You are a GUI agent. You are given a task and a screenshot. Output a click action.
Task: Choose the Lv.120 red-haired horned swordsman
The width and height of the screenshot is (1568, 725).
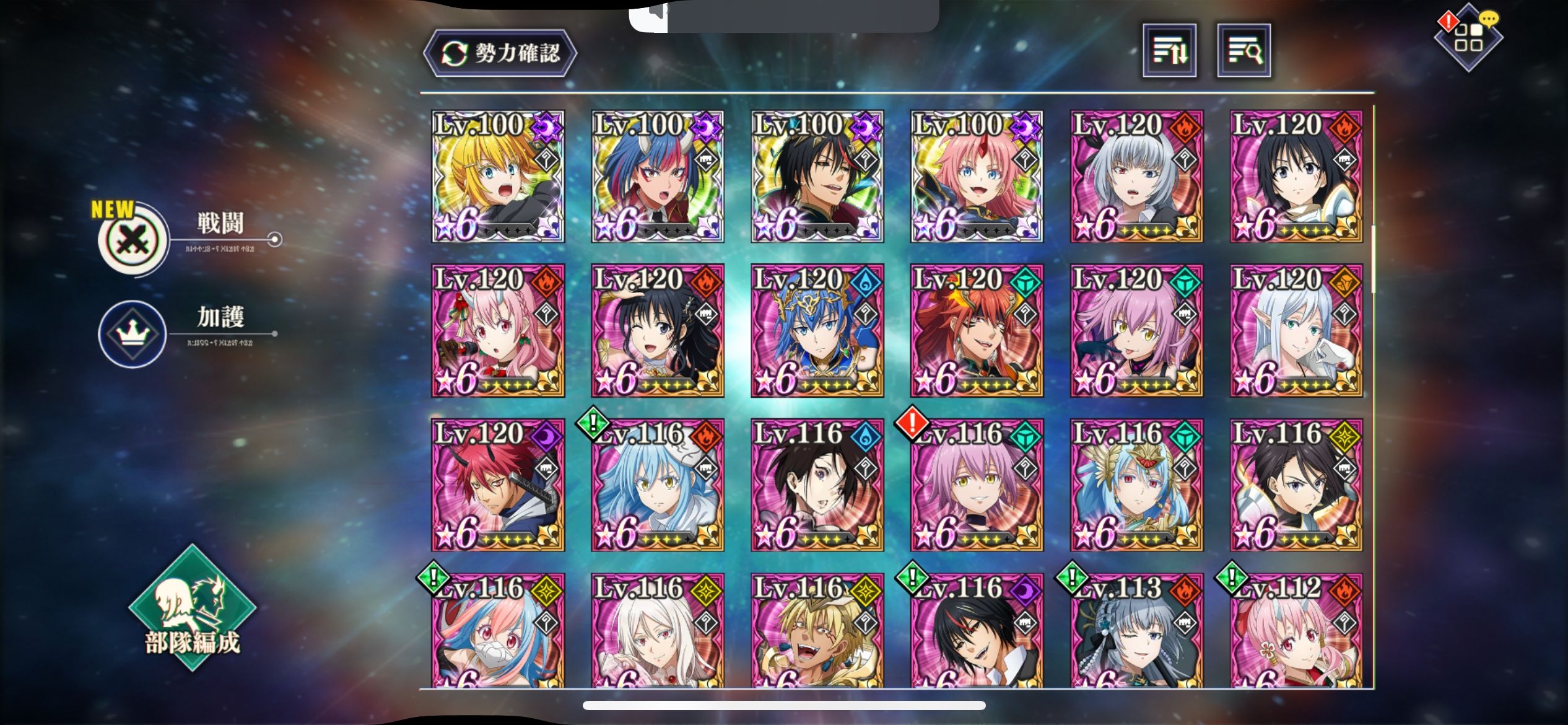498,485
